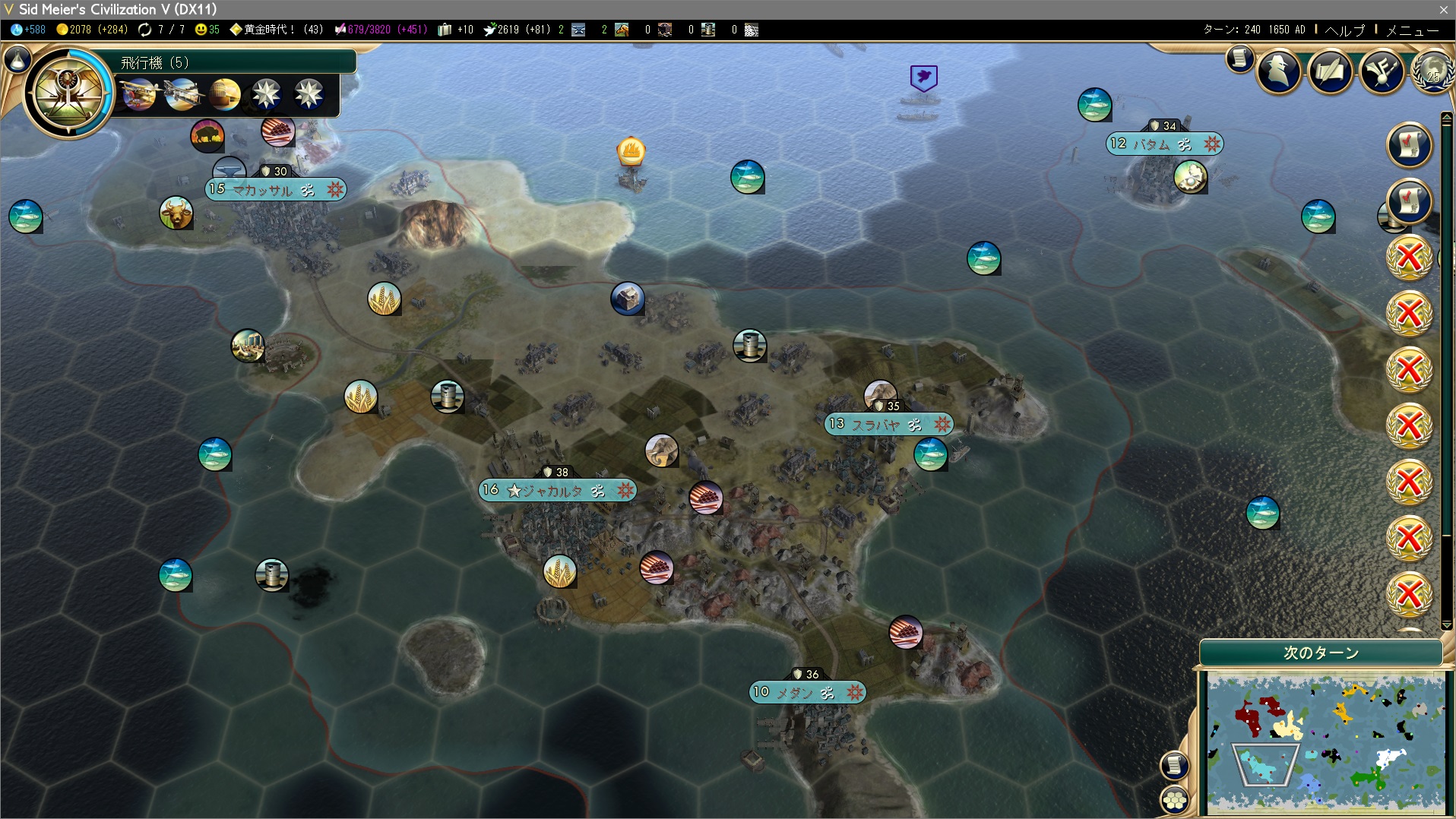1456x819 pixels.
Task: Click the world minimap
Action: coord(1325,742)
